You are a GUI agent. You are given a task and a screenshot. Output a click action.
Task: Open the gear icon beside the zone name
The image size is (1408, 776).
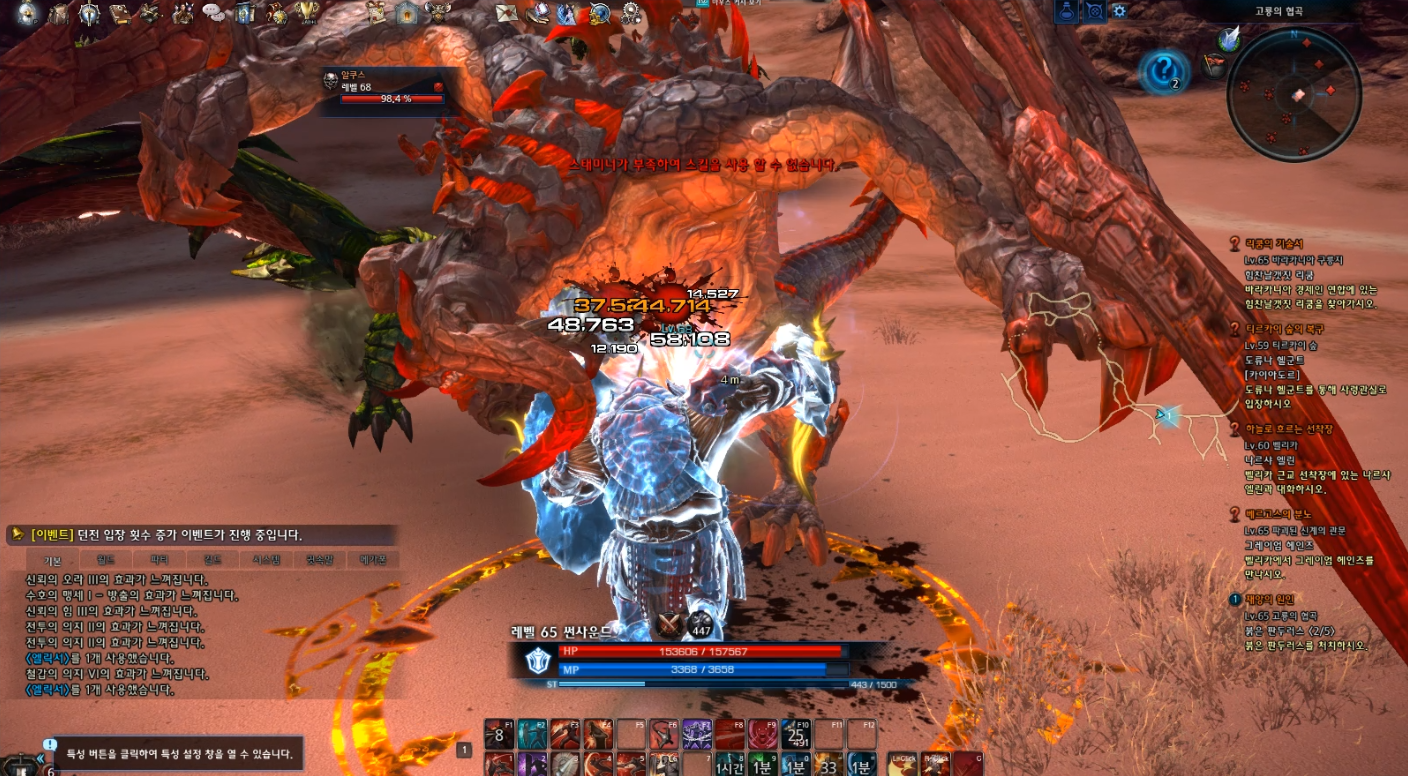(x=1119, y=11)
